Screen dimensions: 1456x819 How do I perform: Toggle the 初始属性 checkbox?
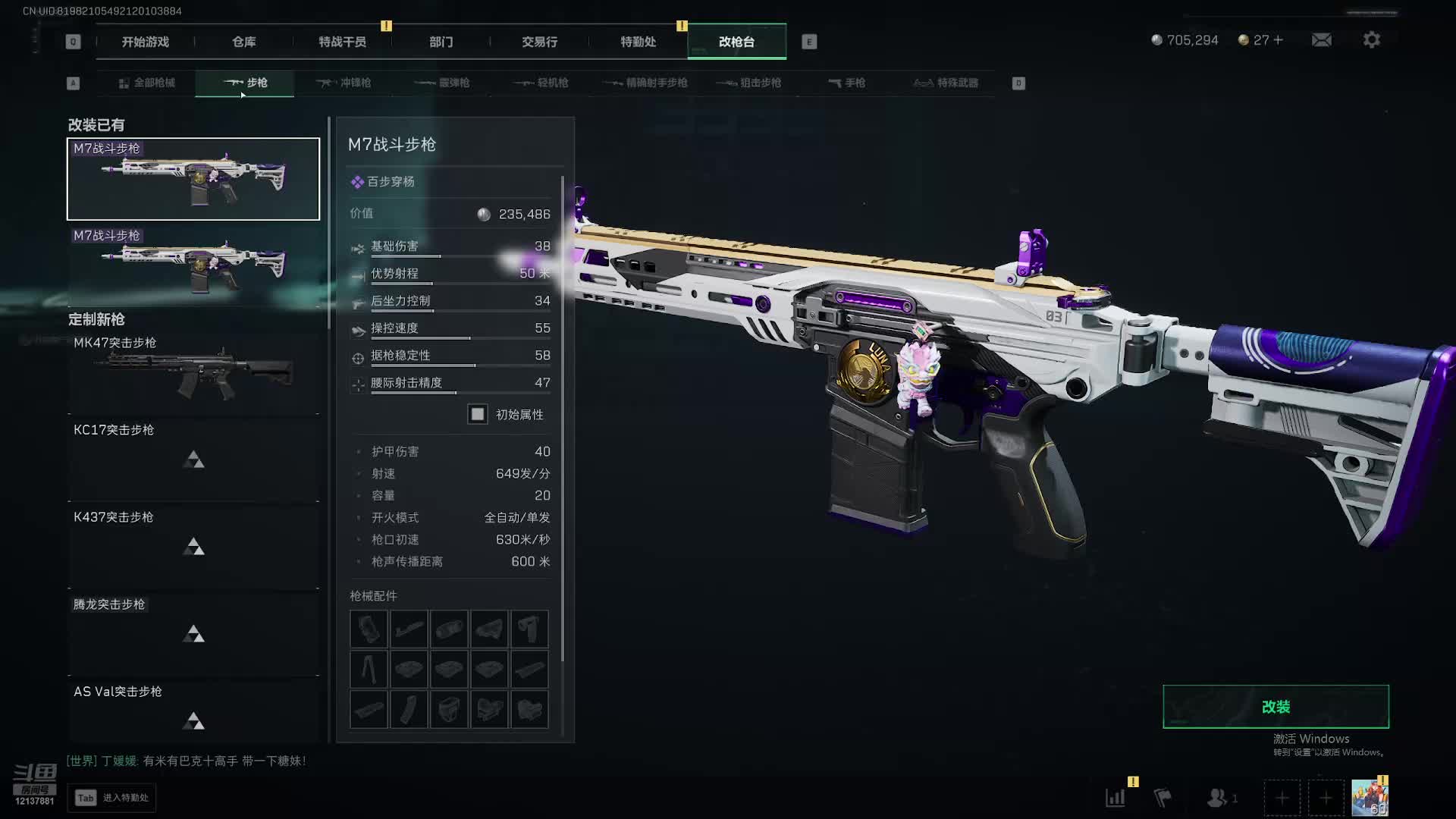coord(478,414)
